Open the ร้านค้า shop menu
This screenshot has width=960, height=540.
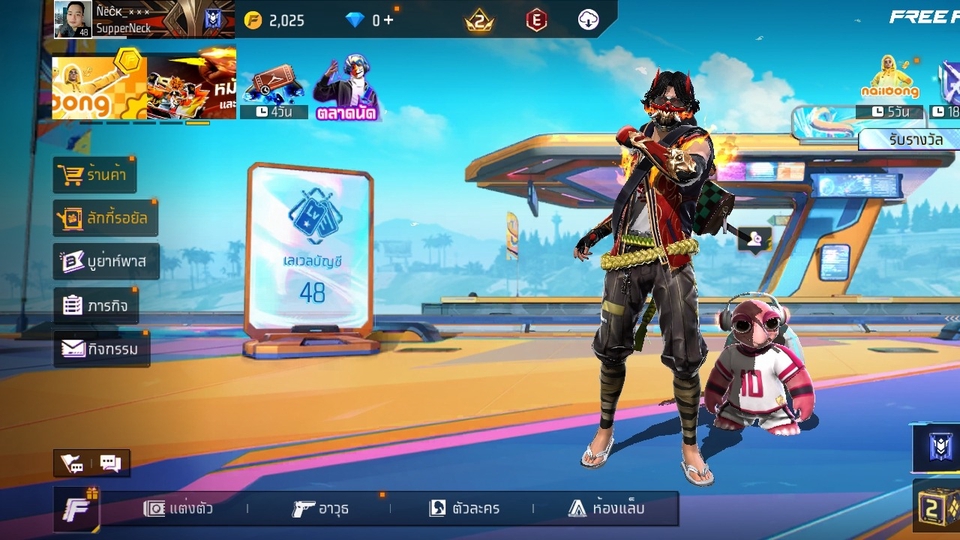95,175
